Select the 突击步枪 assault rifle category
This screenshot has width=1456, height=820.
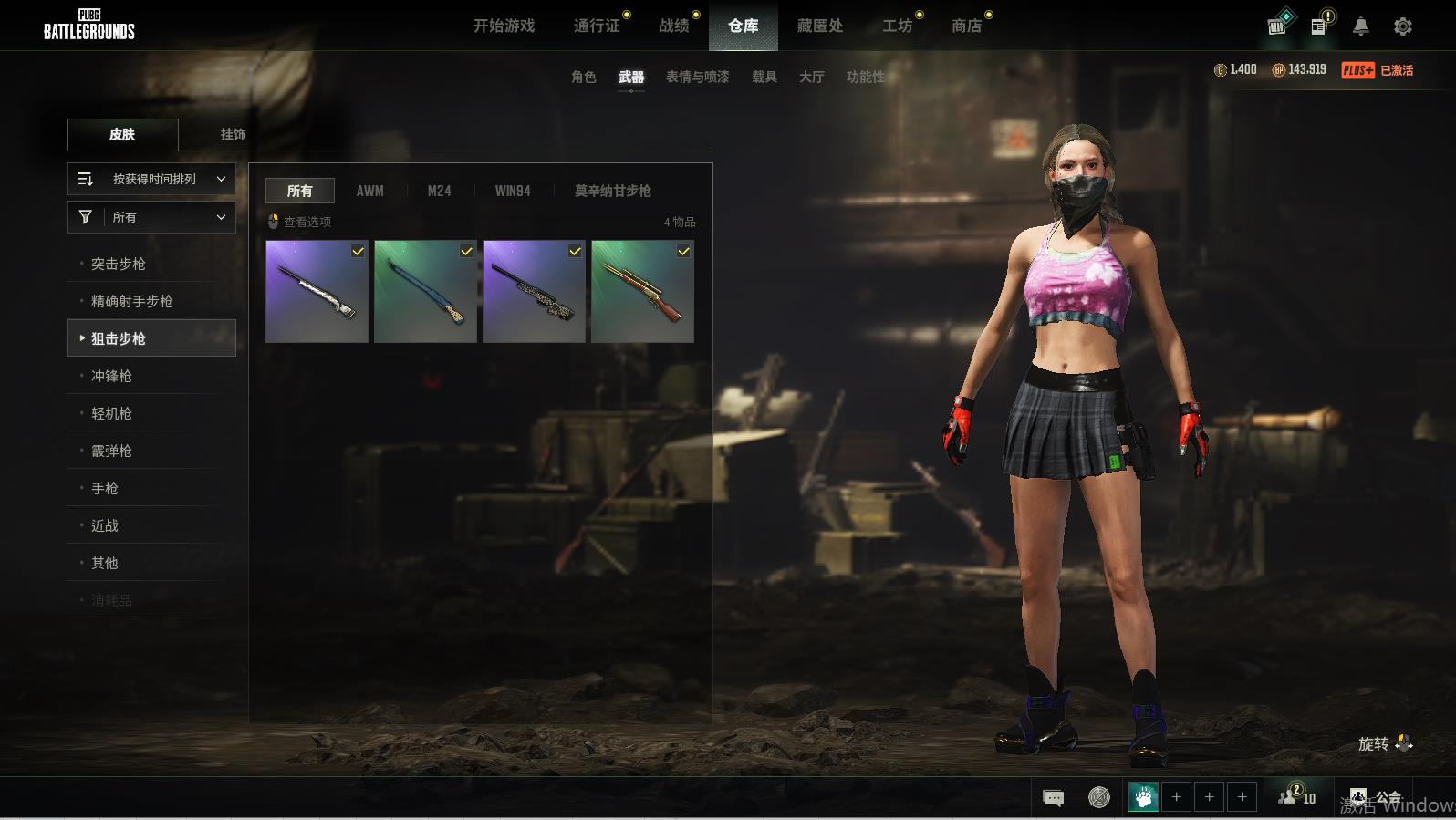119,264
